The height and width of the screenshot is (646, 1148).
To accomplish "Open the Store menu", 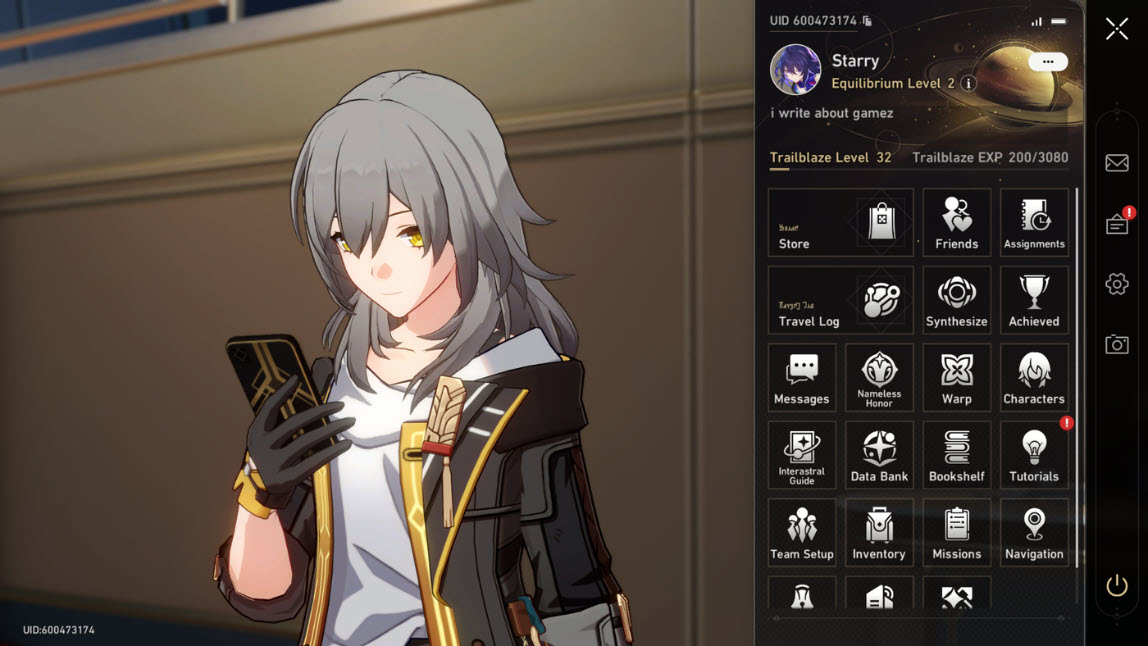I will click(840, 223).
